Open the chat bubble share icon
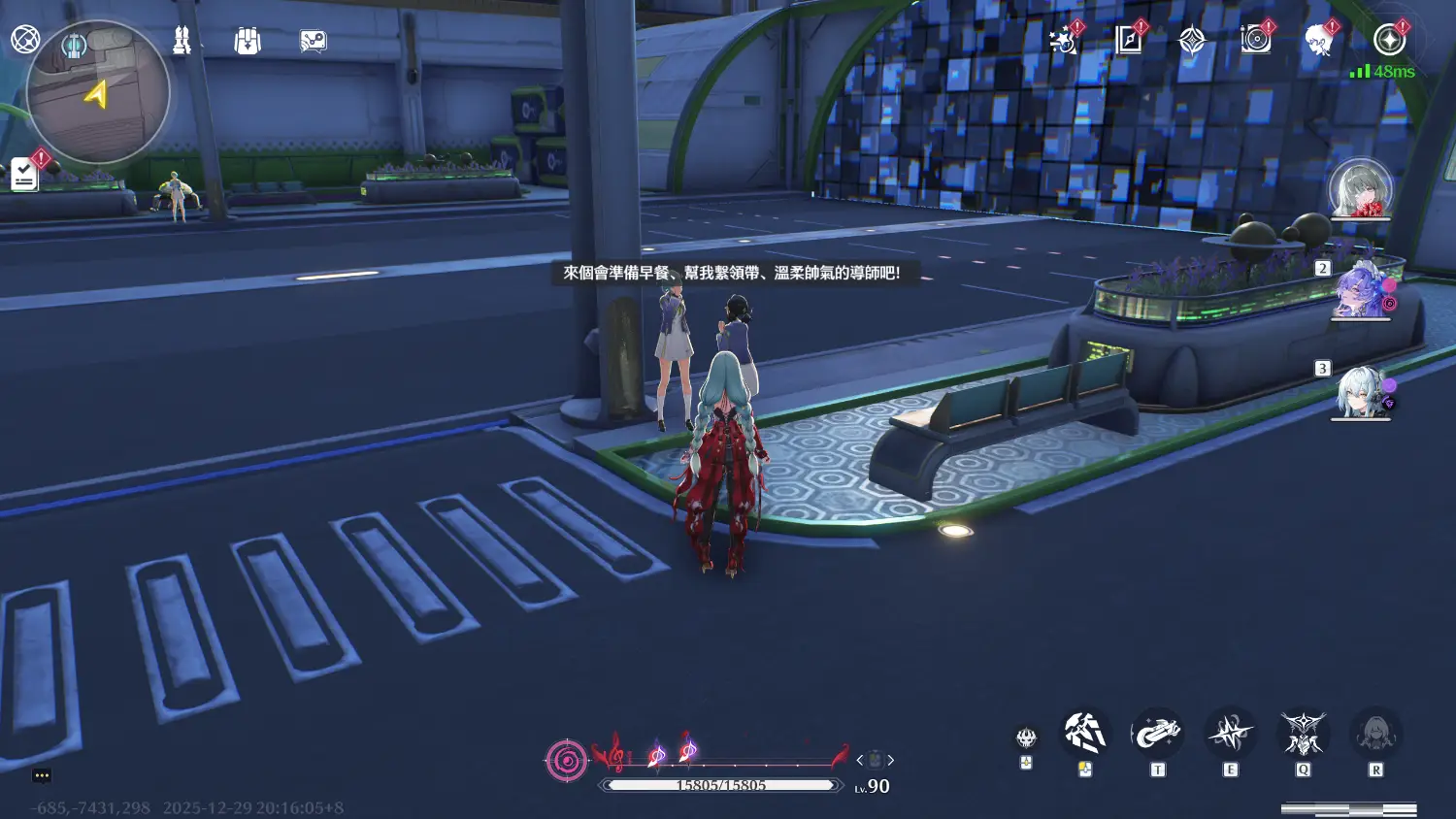 [x=313, y=41]
